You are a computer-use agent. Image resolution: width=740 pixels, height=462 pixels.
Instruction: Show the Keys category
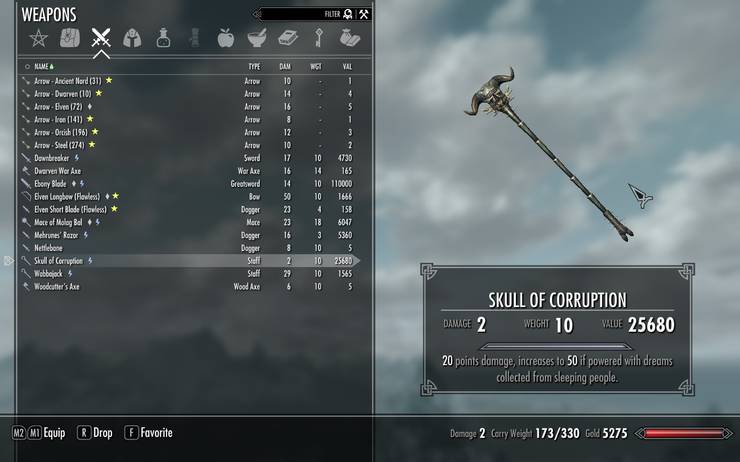pyautogui.click(x=318, y=39)
